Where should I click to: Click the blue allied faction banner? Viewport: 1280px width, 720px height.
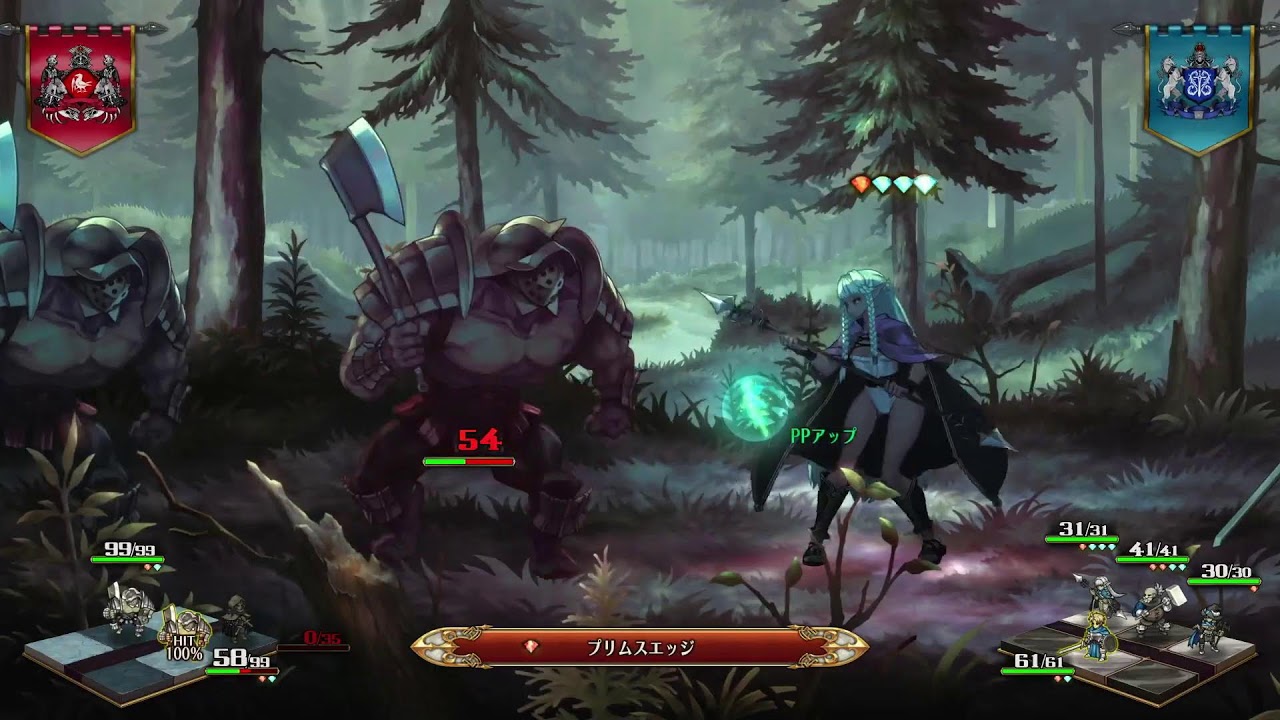[1199, 87]
